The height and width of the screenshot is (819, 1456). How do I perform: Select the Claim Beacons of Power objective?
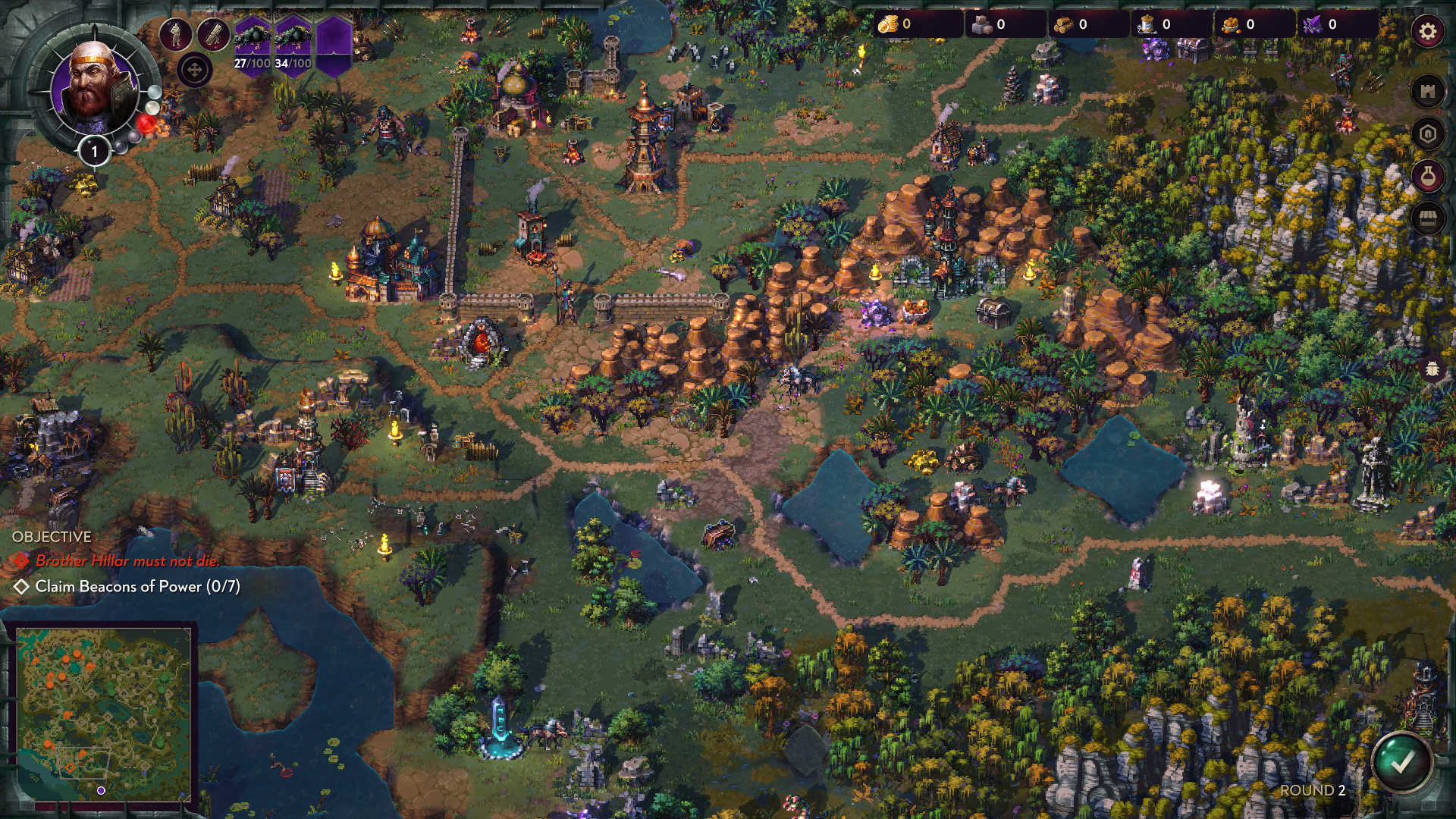[x=136, y=586]
